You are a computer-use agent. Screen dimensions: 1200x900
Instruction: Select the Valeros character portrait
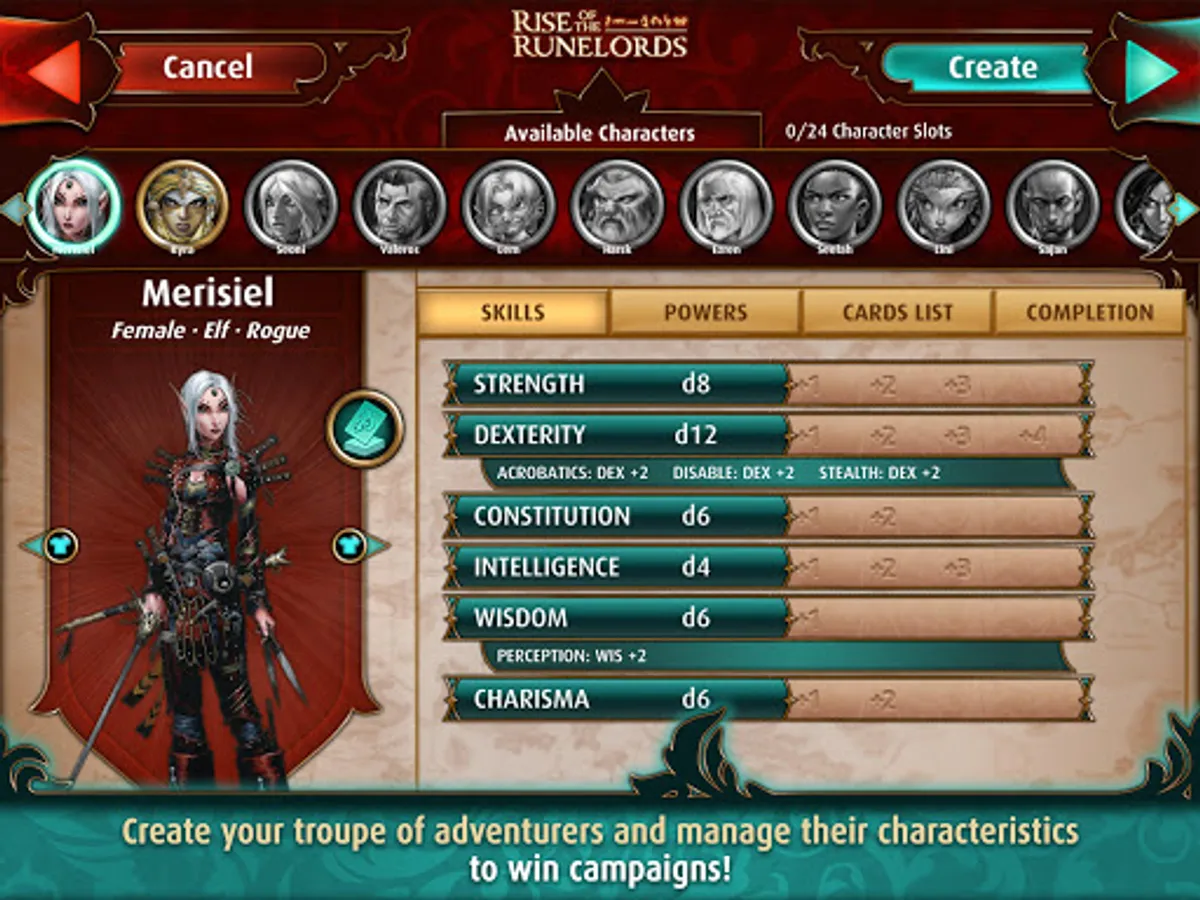click(400, 207)
